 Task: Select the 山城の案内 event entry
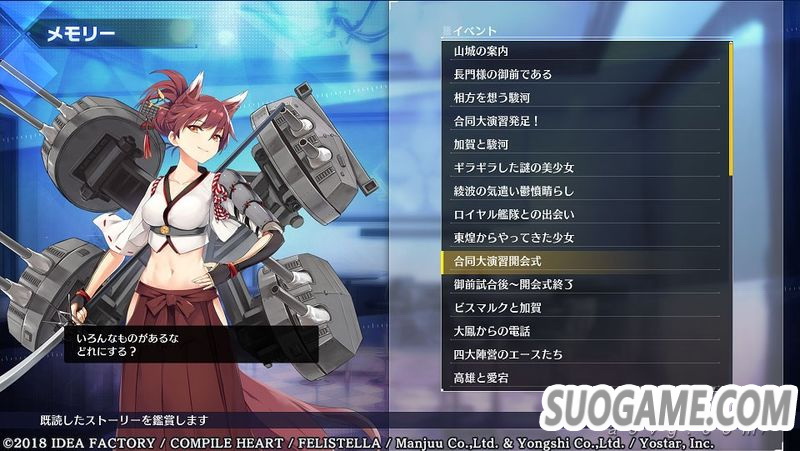click(x=580, y=51)
